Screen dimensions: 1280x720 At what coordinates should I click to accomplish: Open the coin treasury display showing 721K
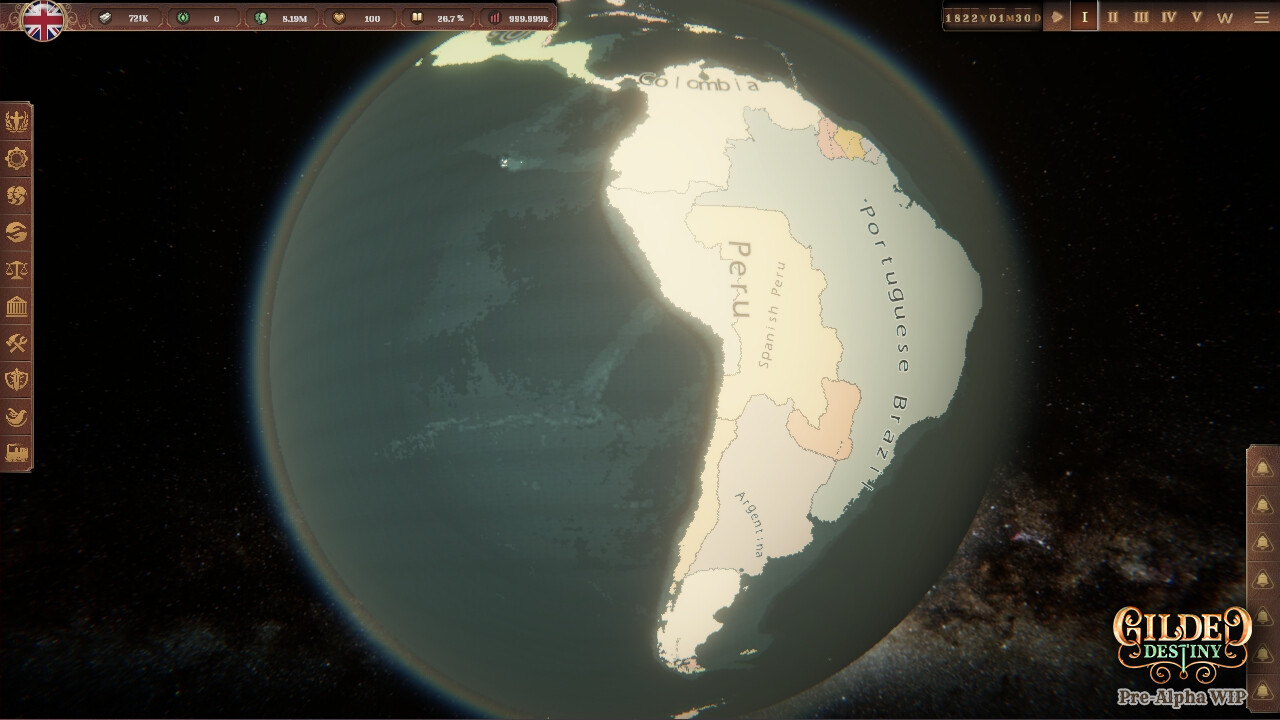pyautogui.click(x=118, y=16)
